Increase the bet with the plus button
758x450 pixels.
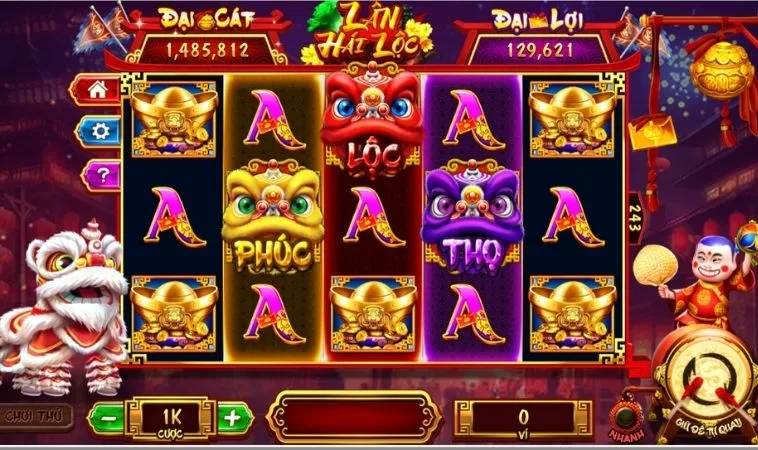(x=231, y=416)
